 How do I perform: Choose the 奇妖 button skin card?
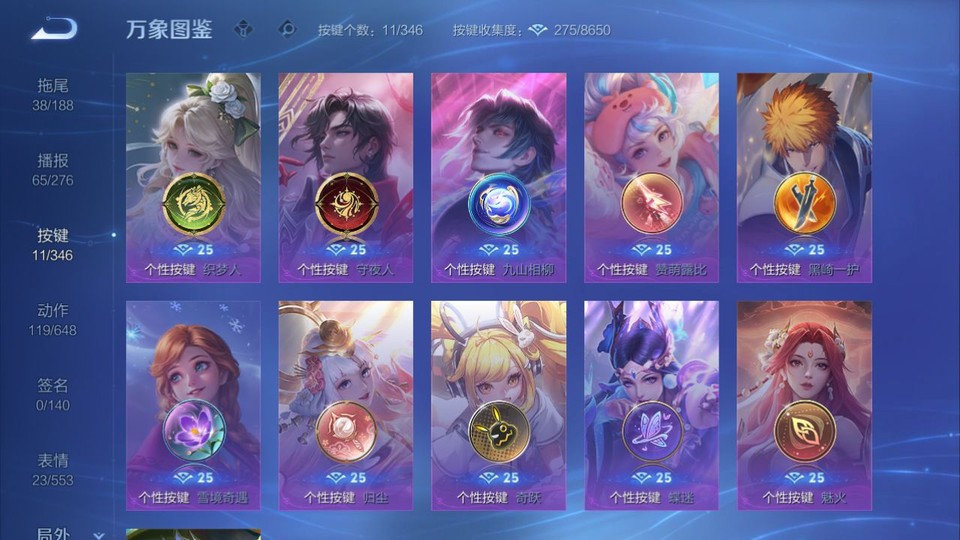[498, 404]
